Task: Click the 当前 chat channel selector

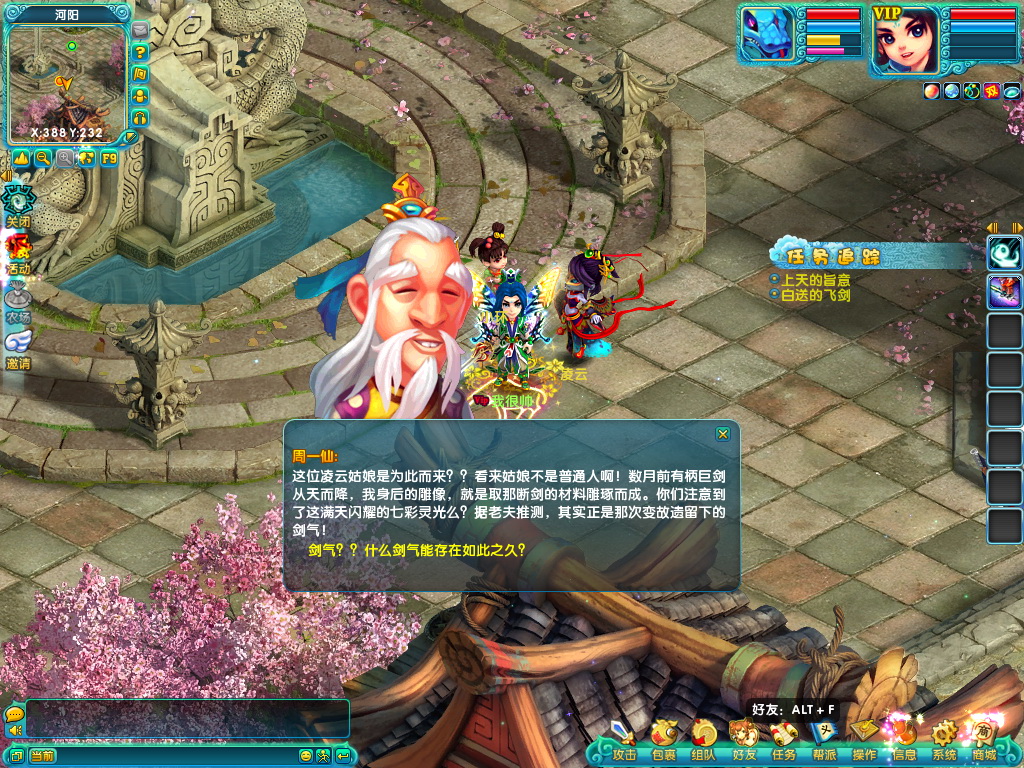Action: coord(43,756)
